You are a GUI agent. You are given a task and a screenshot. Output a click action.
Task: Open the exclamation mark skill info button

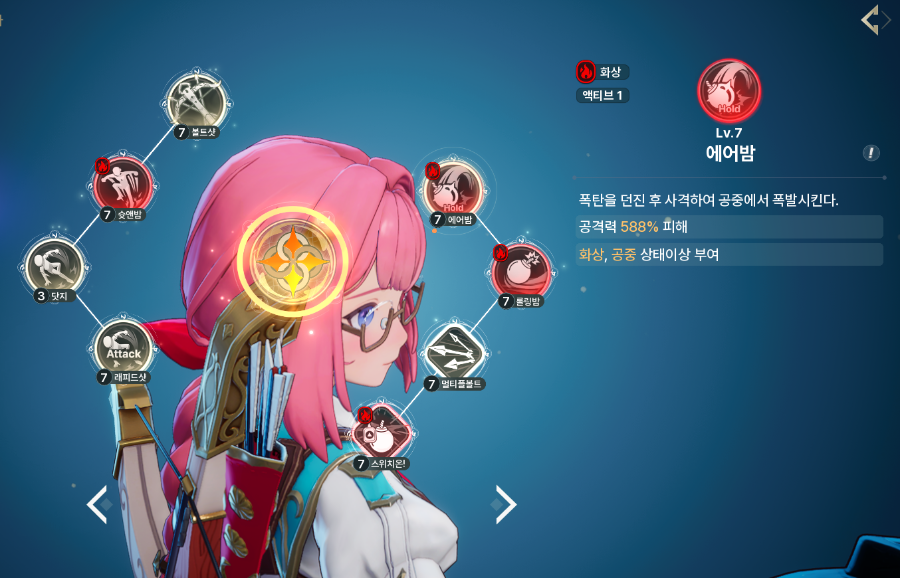pos(872,153)
